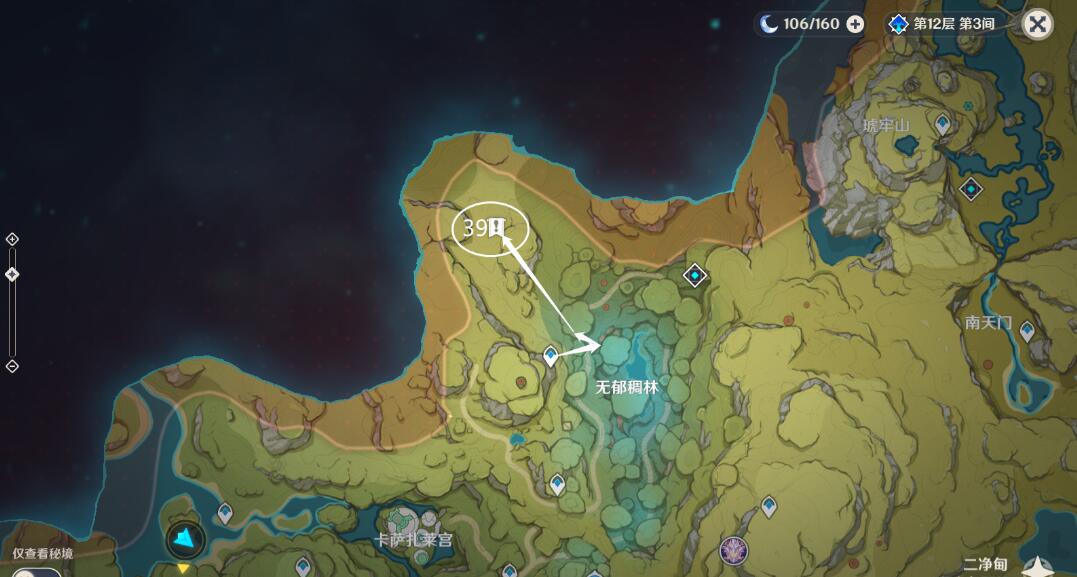Screen dimensions: 1077x577
Task: Select the purple boss marker near the bottom
Action: (733, 549)
